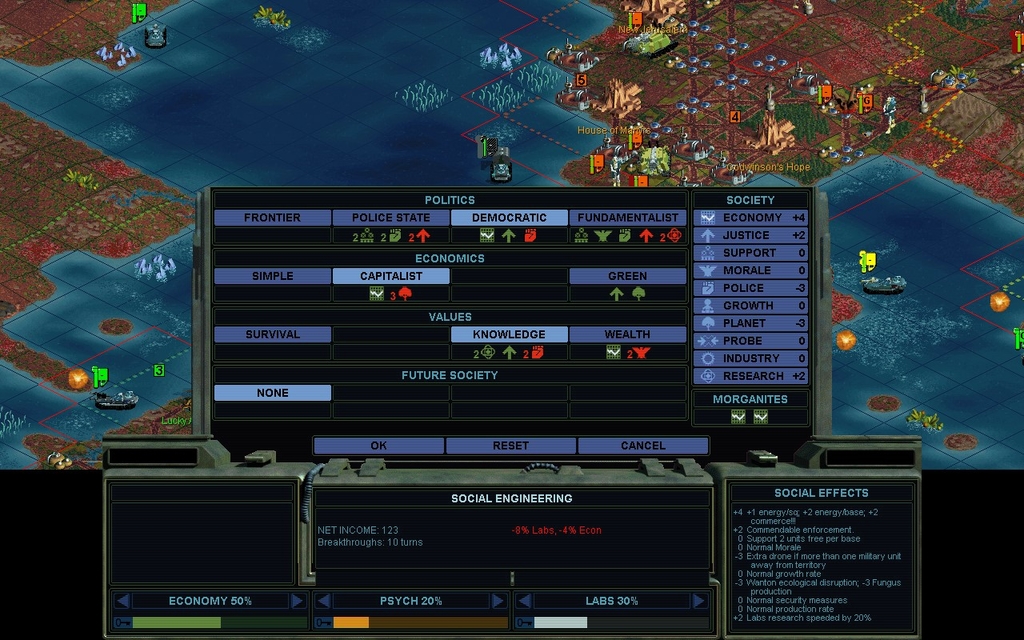Screen dimensions: 1024x640
Task: Choose Capitalist economics
Action: click(391, 276)
